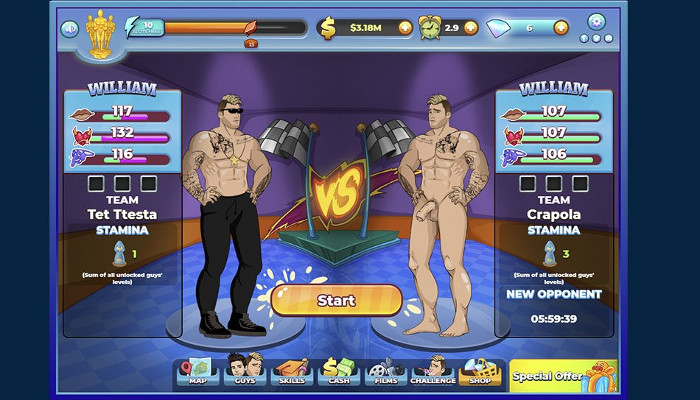
Task: Open the Shop menu
Action: 481,372
